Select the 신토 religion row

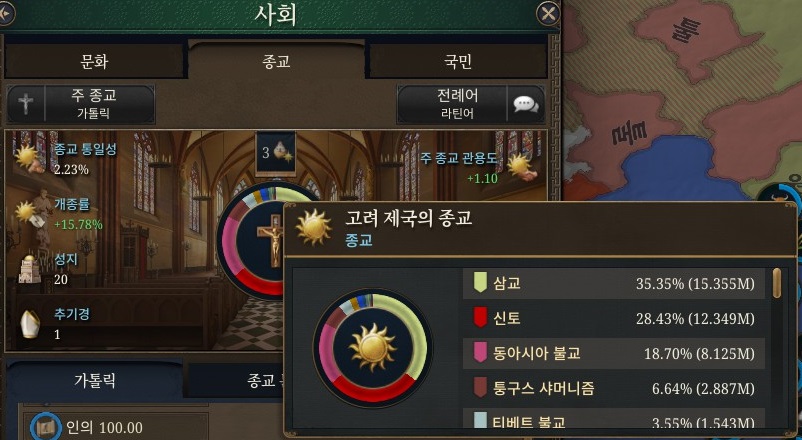coord(615,318)
